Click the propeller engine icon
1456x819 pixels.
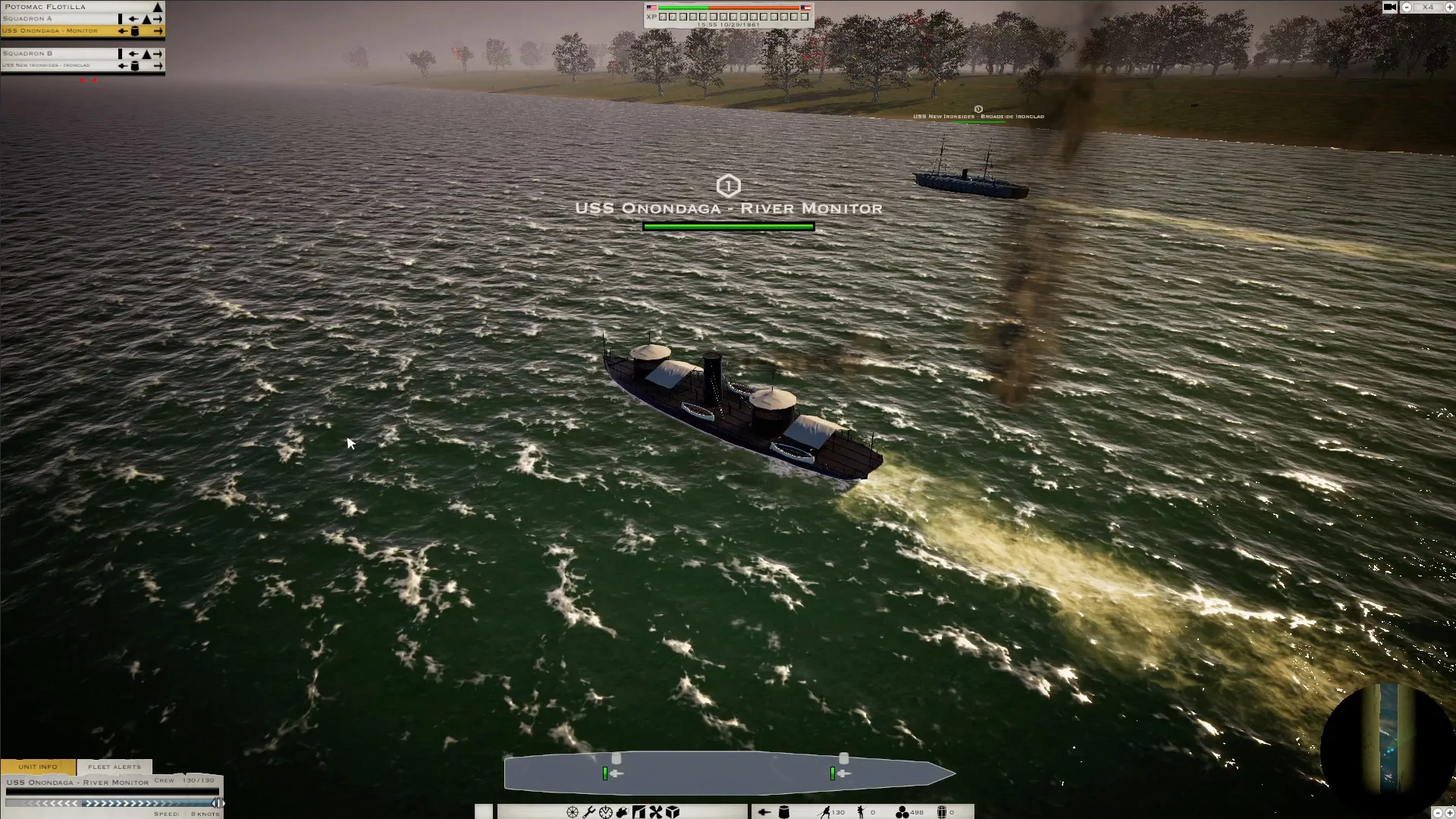point(655,811)
